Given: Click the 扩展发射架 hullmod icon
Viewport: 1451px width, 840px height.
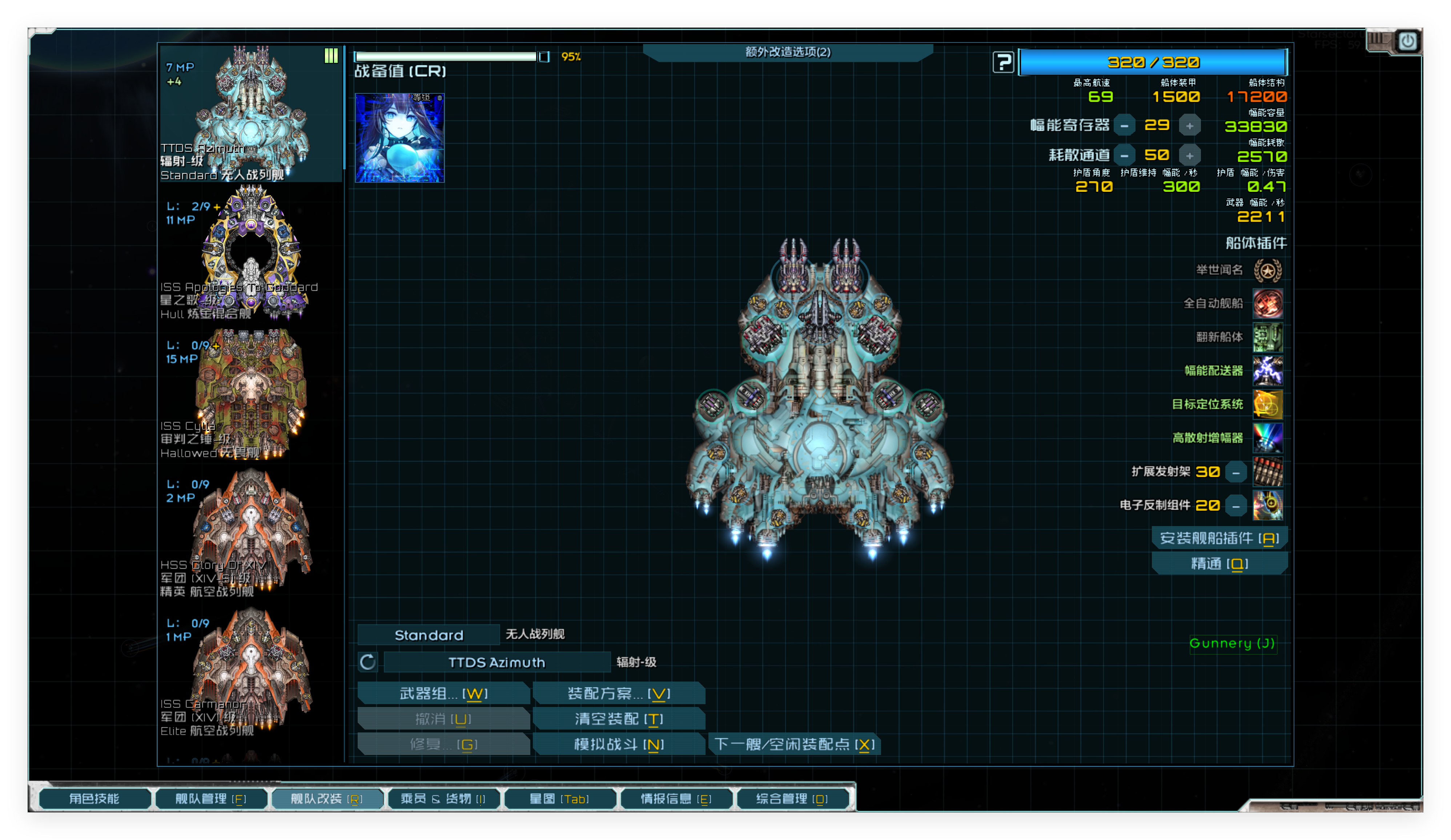Looking at the screenshot, I should [x=1269, y=472].
